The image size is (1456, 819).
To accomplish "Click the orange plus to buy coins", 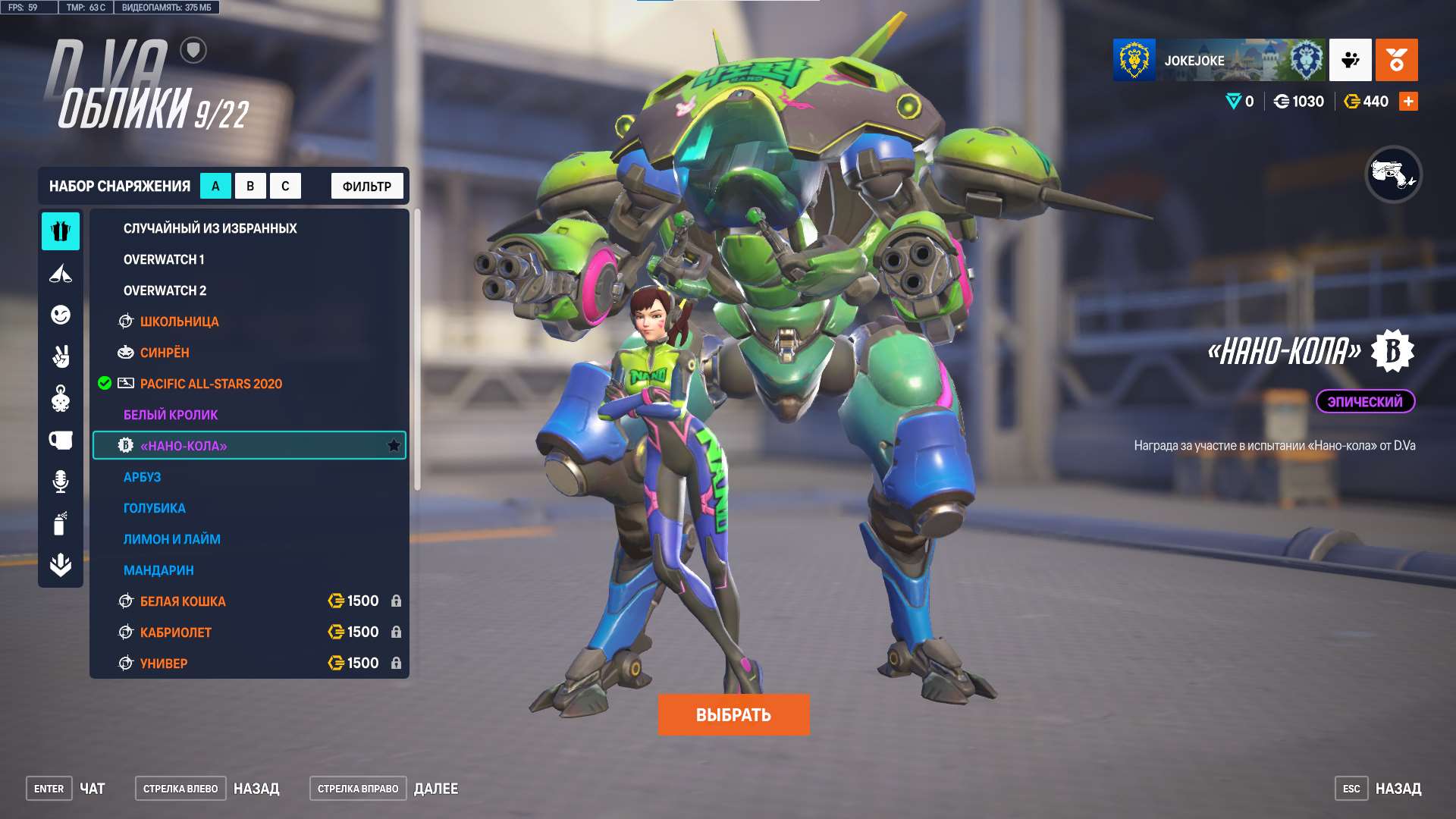I will (1407, 100).
